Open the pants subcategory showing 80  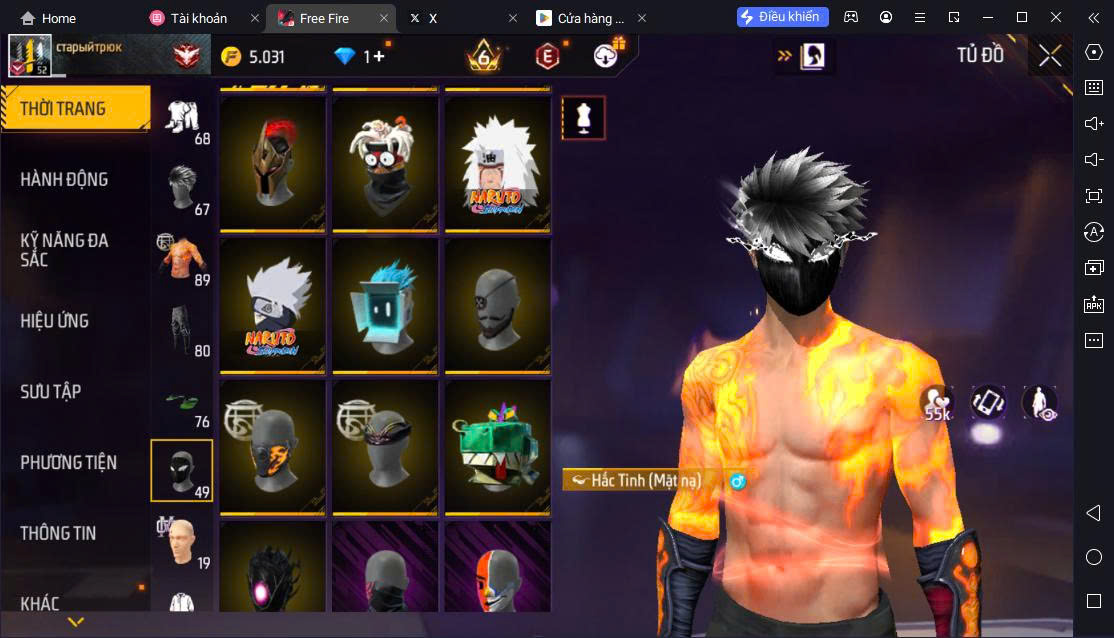(x=183, y=328)
